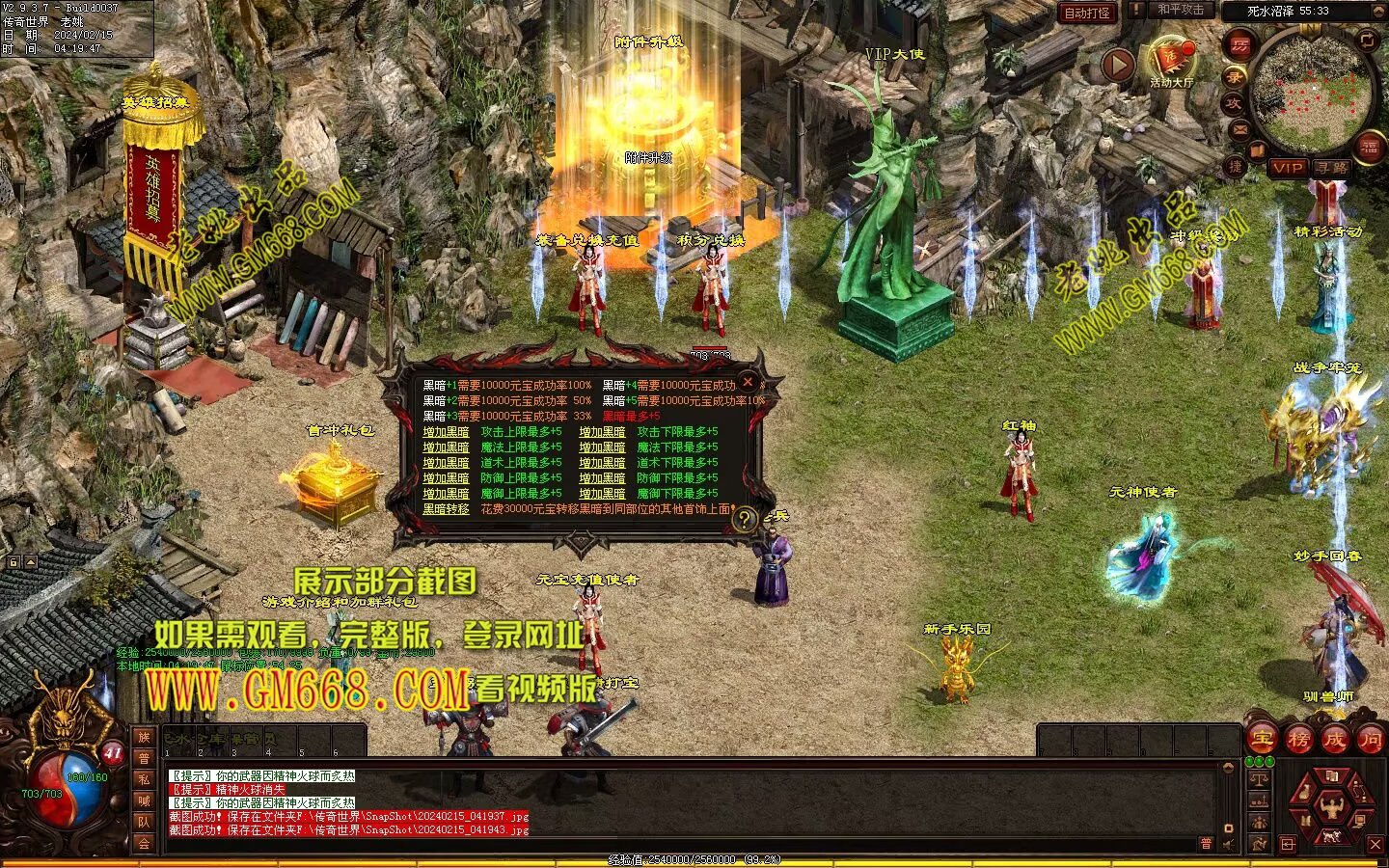This screenshot has width=1389, height=868.
Task: Click the round play arrow button
Action: (x=1118, y=66)
